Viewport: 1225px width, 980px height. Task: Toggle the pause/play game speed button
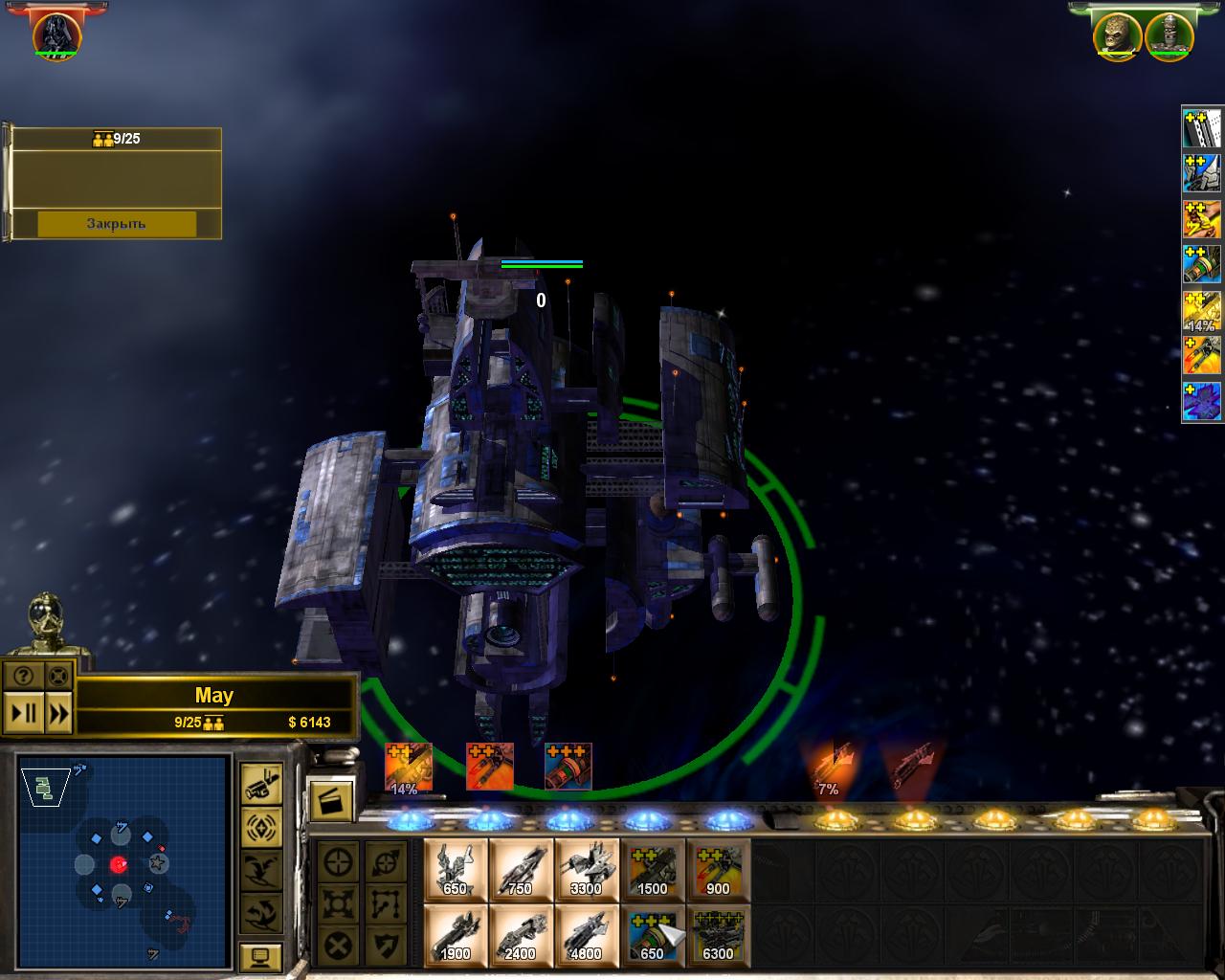pyautogui.click(x=23, y=713)
